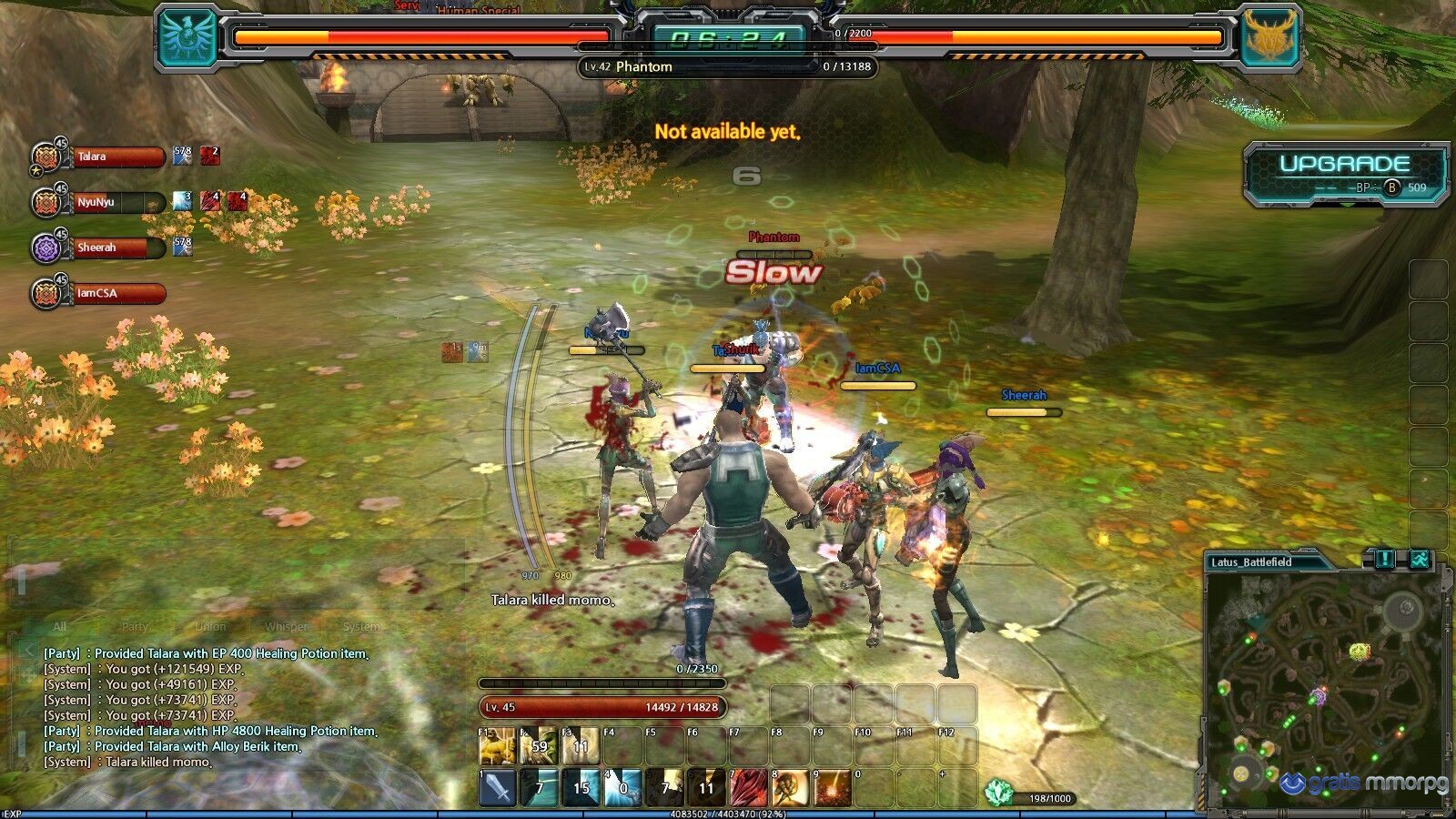Viewport: 1456px width, 819px height.
Task: Switch chat to the All tab
Action: (x=59, y=626)
